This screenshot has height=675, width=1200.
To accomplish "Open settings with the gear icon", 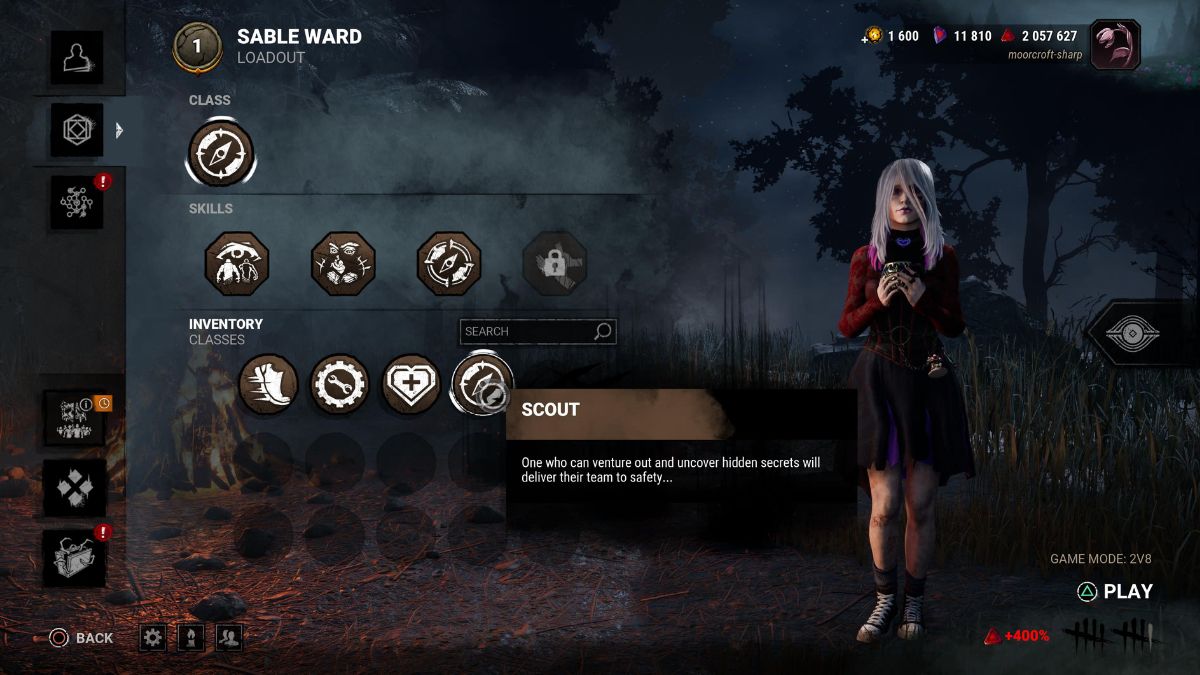I will coord(153,638).
